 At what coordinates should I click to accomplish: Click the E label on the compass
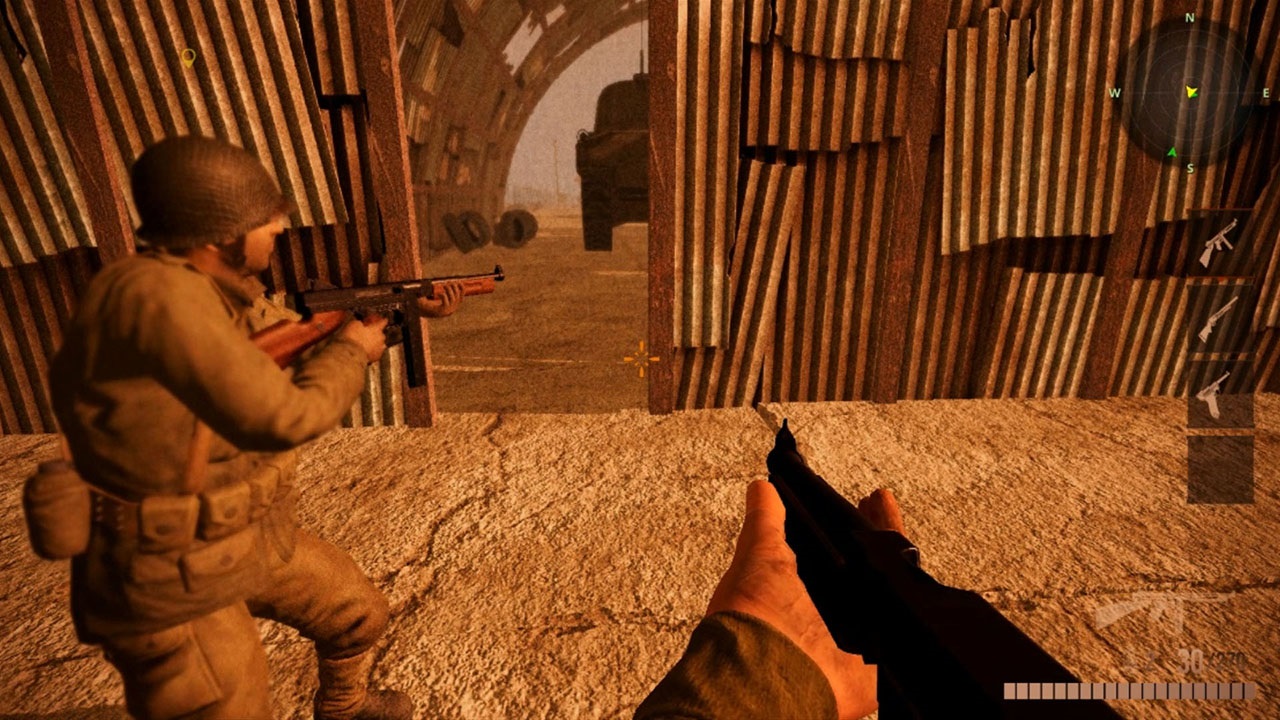pos(1265,91)
